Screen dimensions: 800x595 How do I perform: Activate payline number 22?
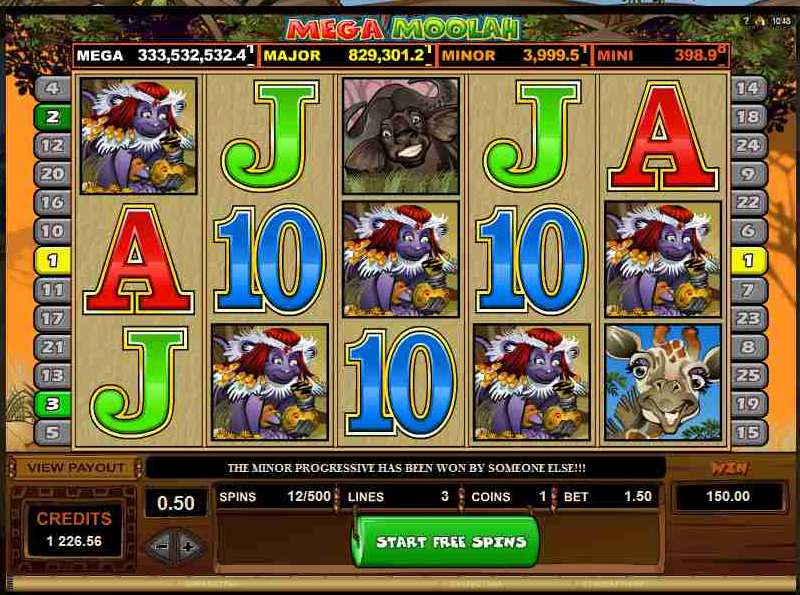[x=747, y=203]
